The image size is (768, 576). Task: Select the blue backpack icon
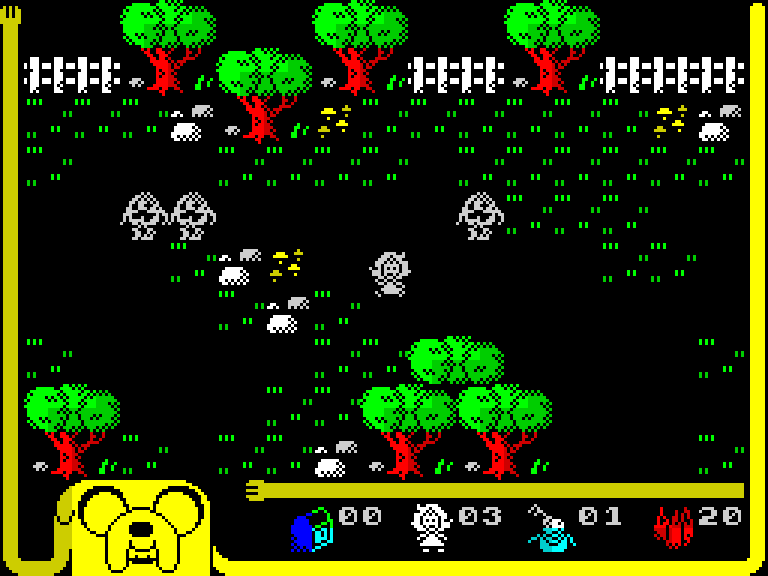(x=312, y=528)
